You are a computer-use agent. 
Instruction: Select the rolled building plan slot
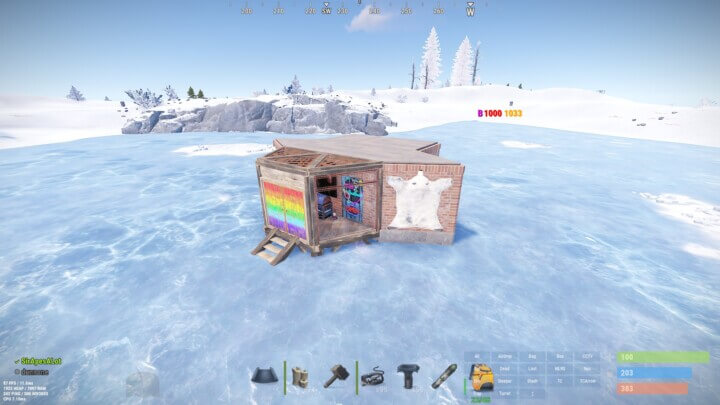click(298, 376)
